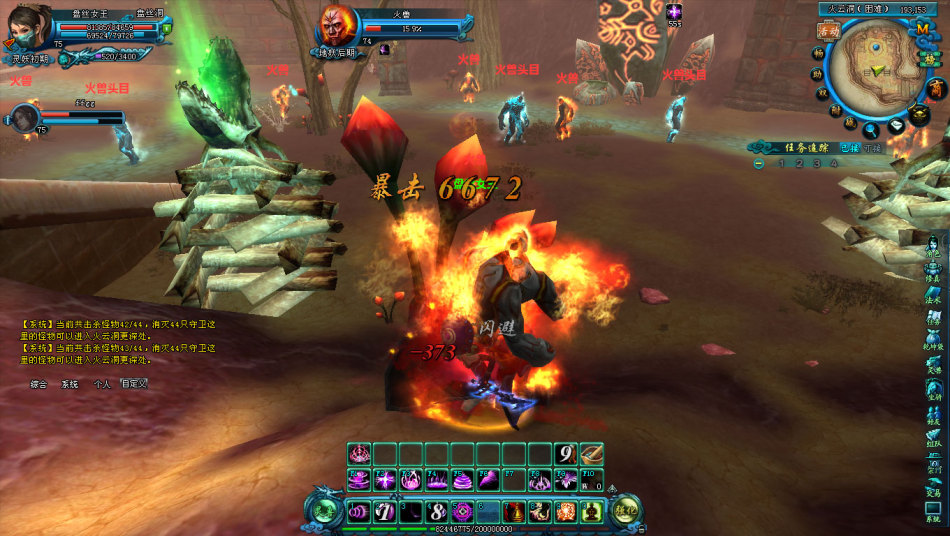This screenshot has width=950, height=536.
Task: Switch chat to the 系统 tab
Action: click(x=69, y=383)
